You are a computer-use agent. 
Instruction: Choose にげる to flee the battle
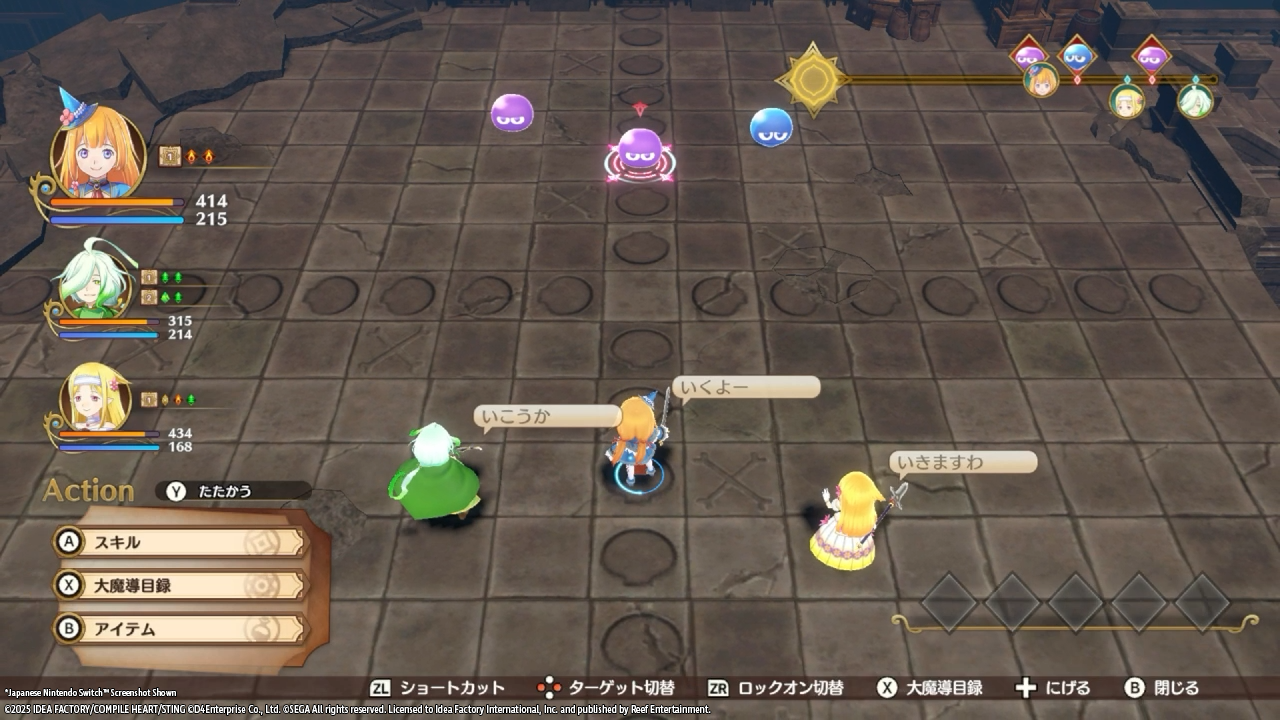pos(1053,688)
